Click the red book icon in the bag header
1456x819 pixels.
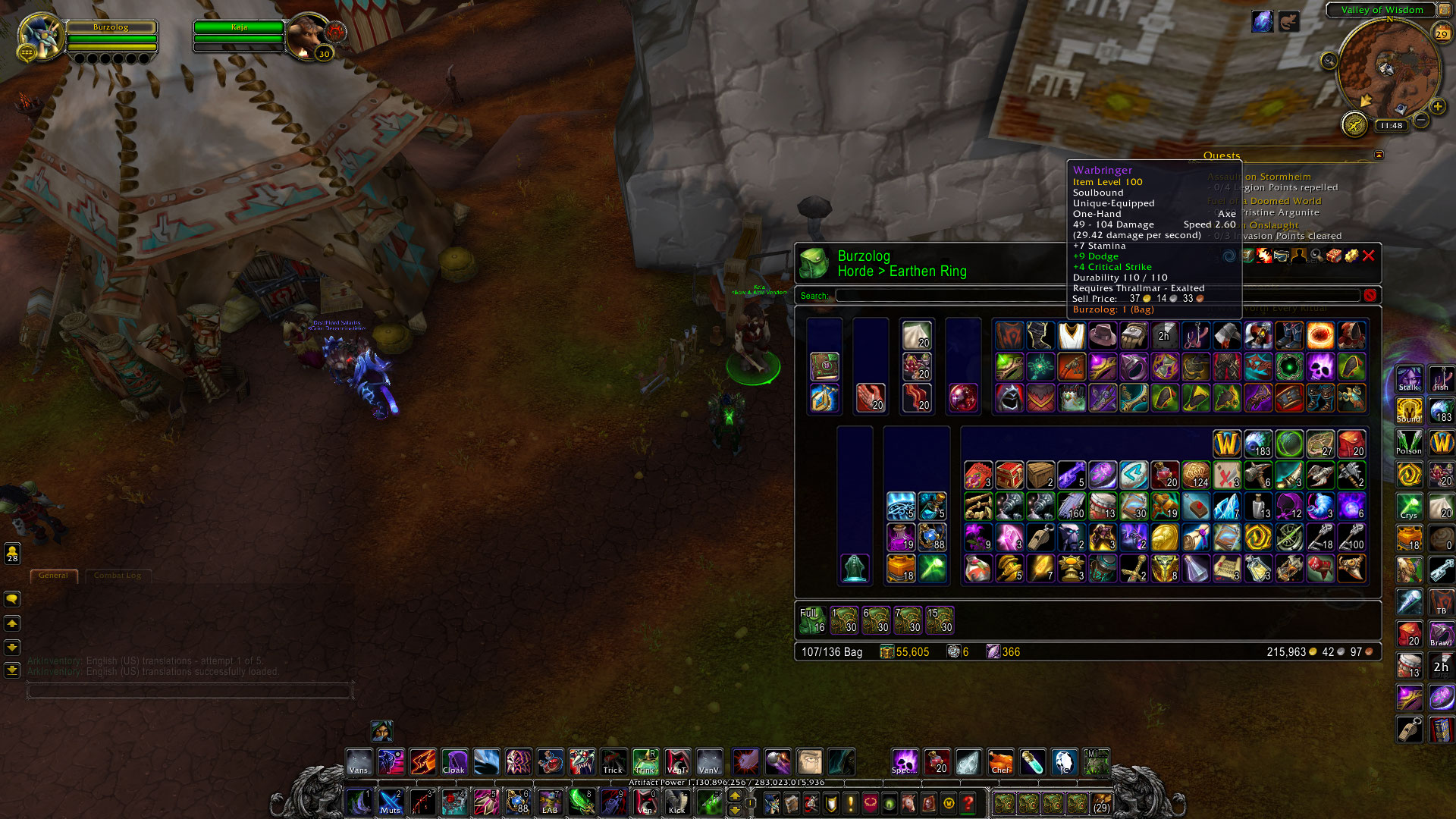coord(1333,257)
